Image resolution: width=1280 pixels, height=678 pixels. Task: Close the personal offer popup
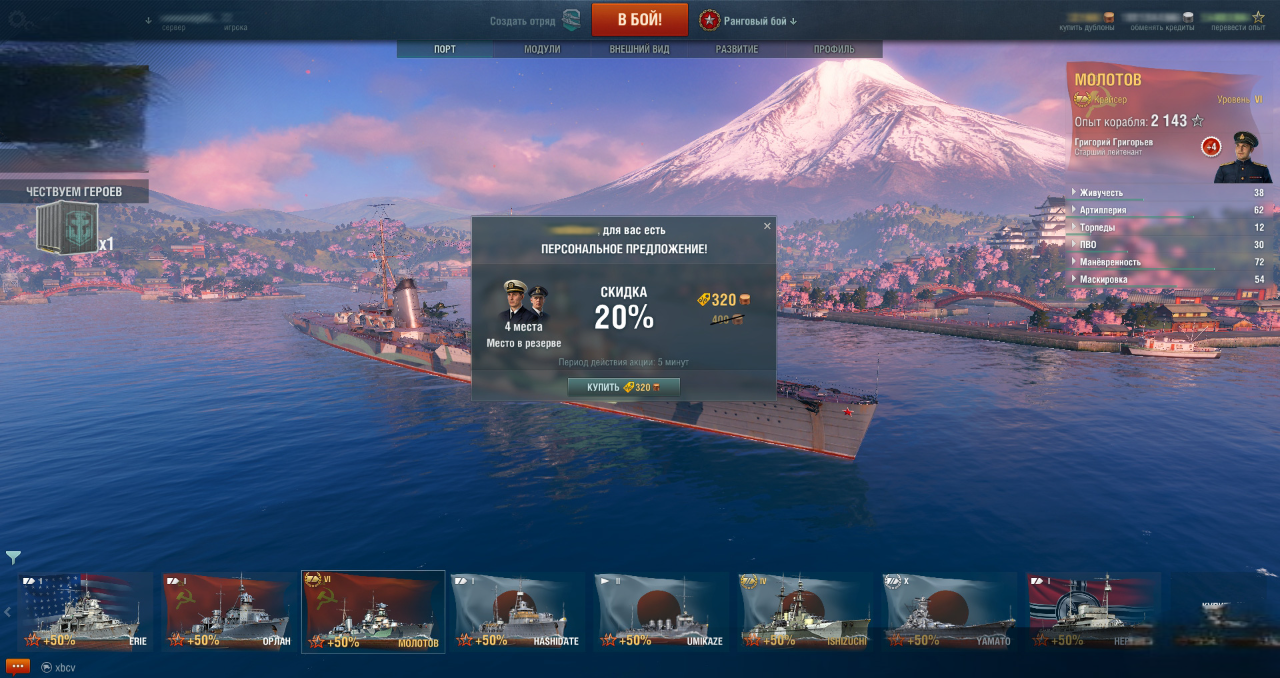point(767,226)
